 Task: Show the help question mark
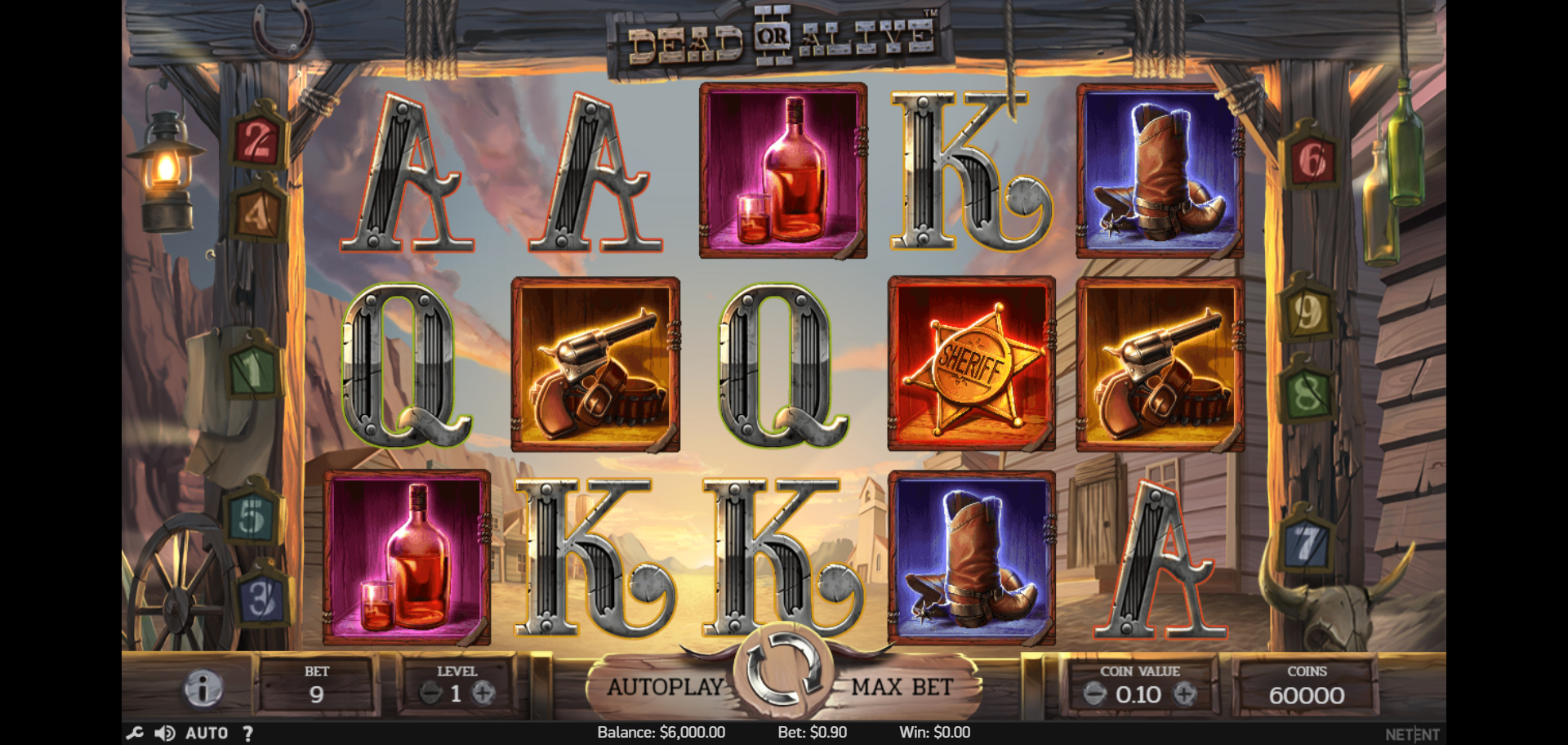pyautogui.click(x=247, y=733)
